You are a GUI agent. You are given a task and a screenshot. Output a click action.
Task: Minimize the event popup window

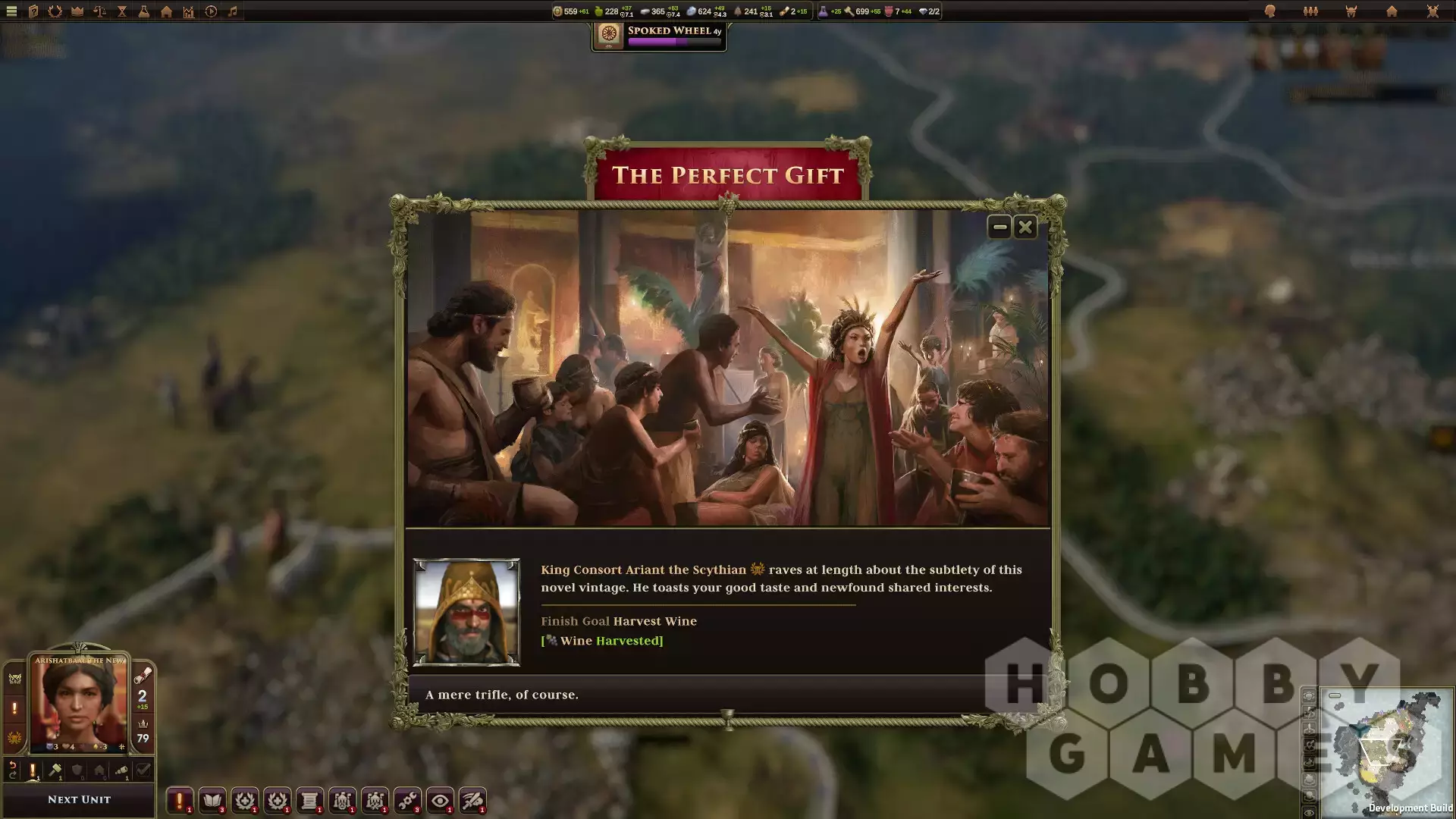(x=999, y=227)
